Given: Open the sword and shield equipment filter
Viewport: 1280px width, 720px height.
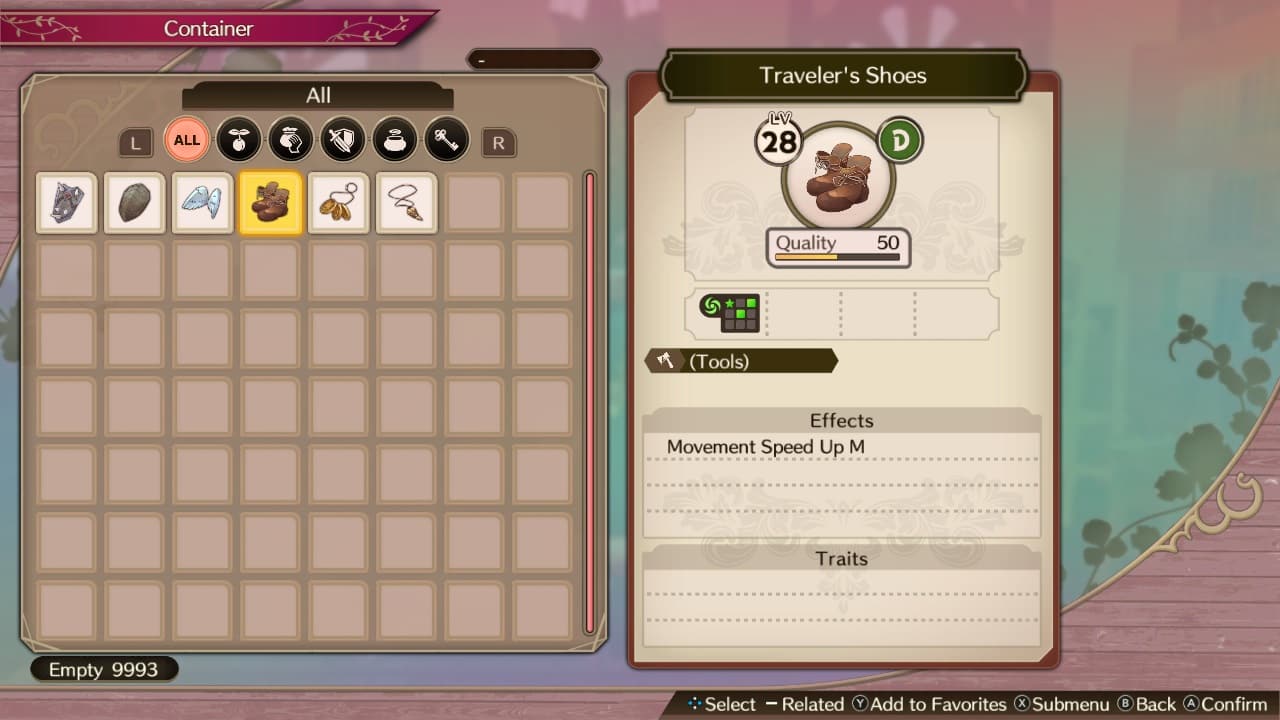Looking at the screenshot, I should [x=343, y=141].
